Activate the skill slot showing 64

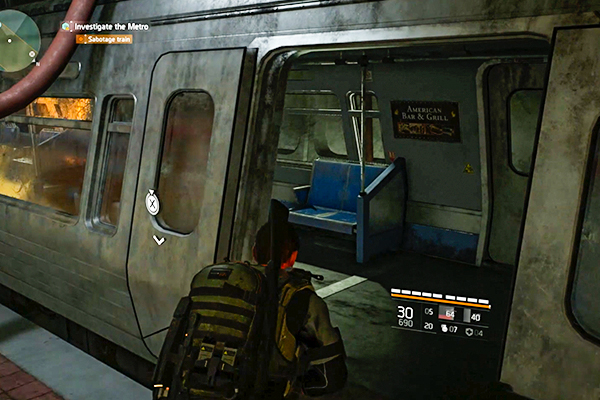click(444, 314)
